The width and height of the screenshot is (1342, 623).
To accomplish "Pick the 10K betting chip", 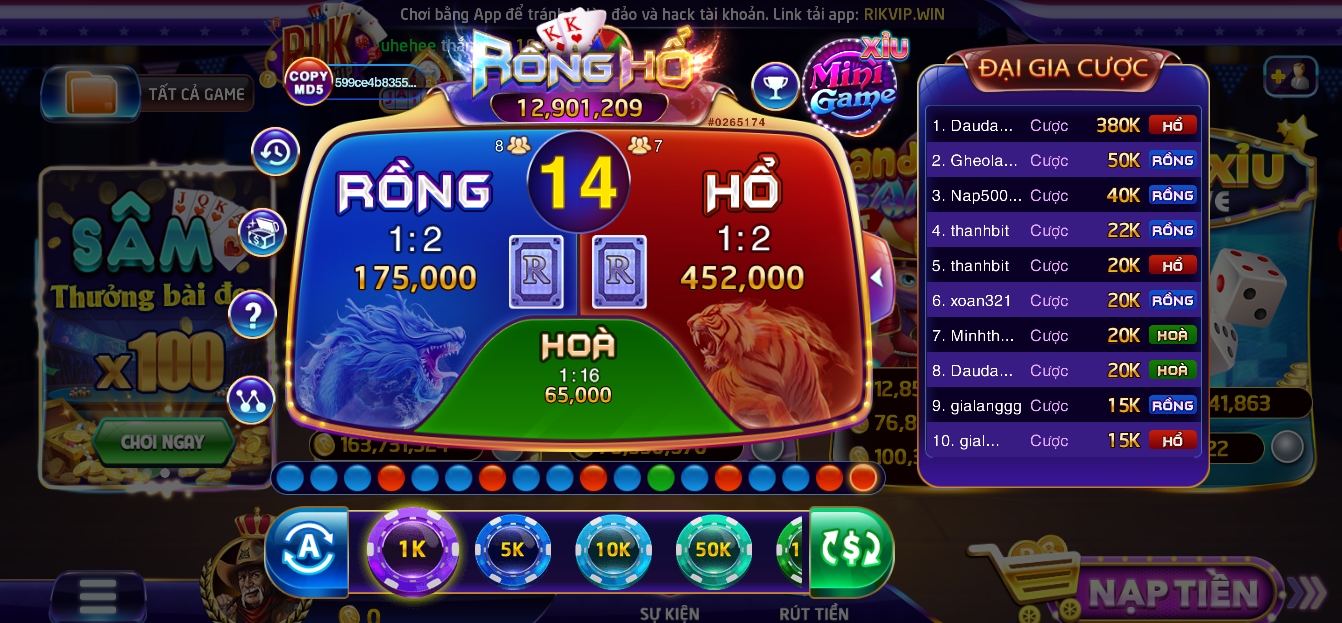I will [x=612, y=549].
